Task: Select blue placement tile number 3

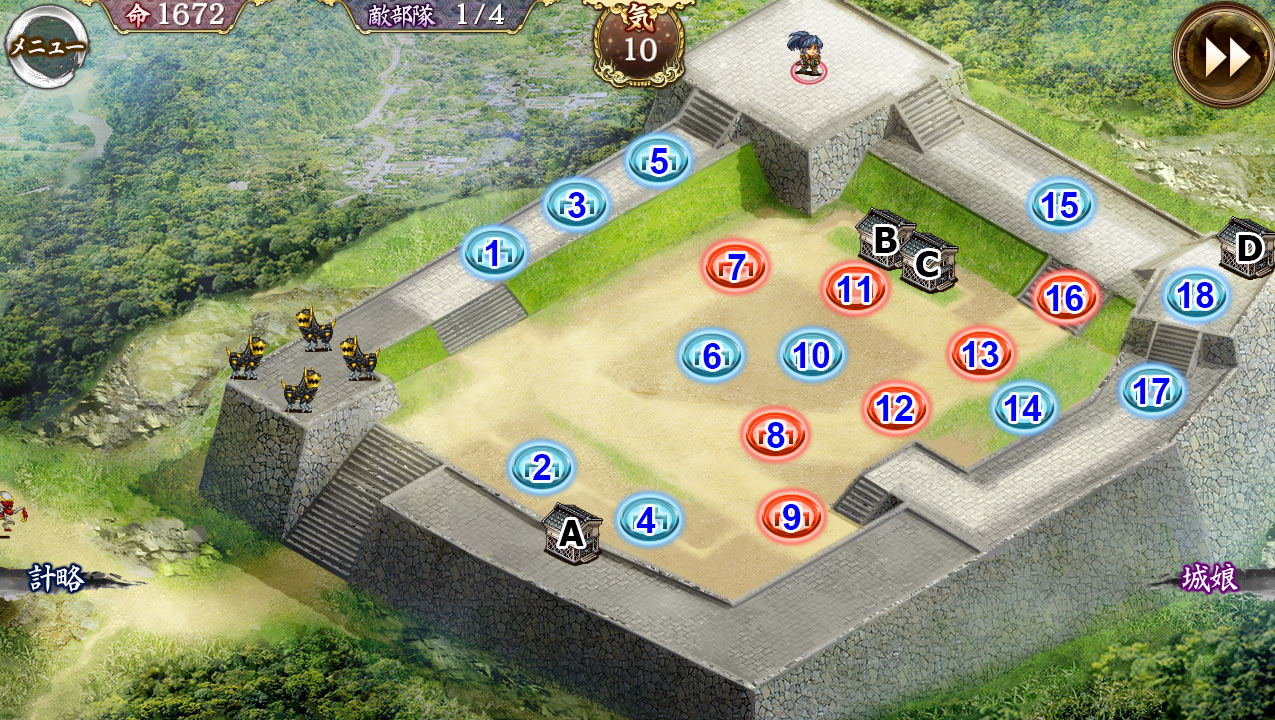Action: point(577,205)
